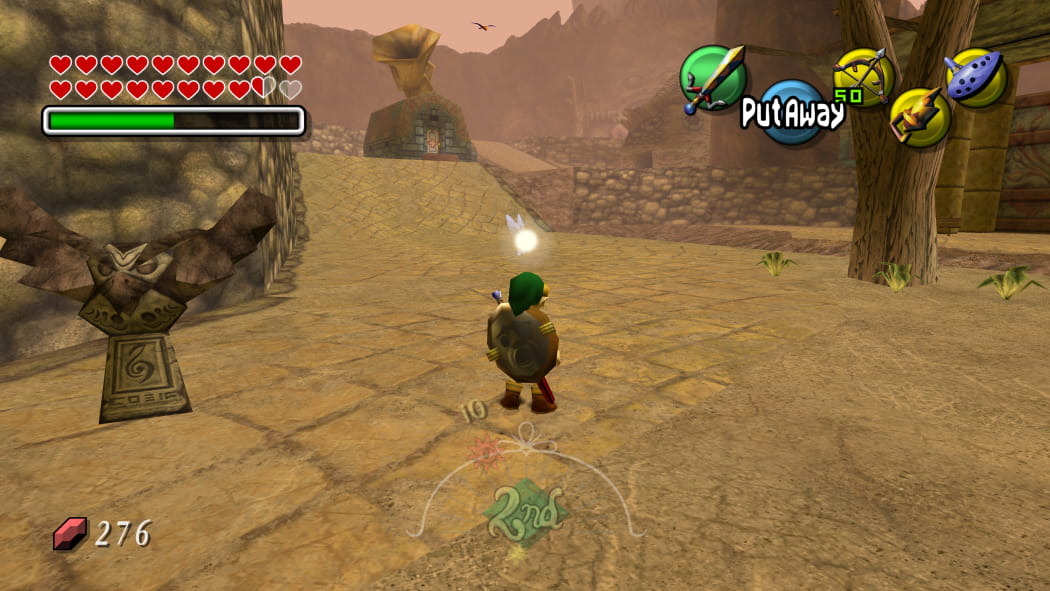Use the Hookshot item icon
Screen dimensions: 1050x591
918,117
